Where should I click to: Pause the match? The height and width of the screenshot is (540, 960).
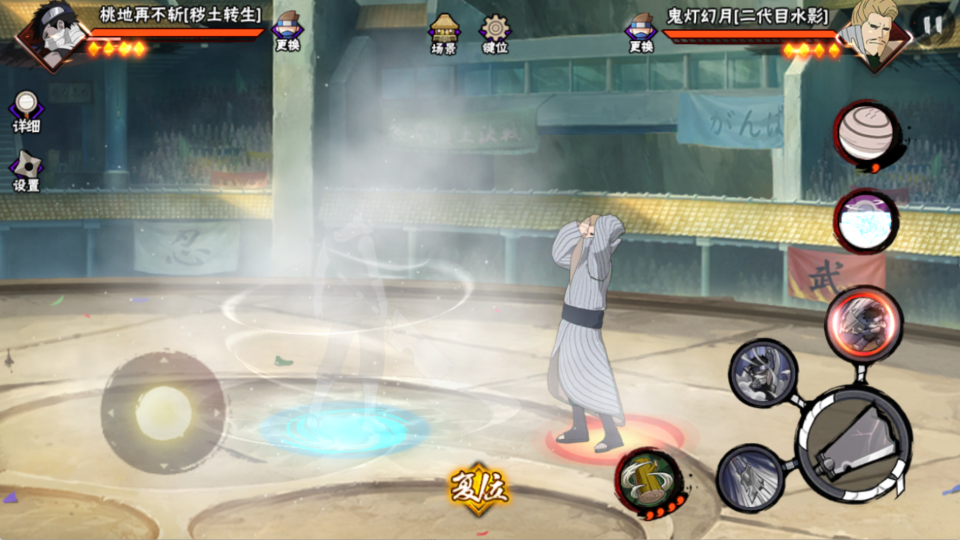(x=932, y=27)
